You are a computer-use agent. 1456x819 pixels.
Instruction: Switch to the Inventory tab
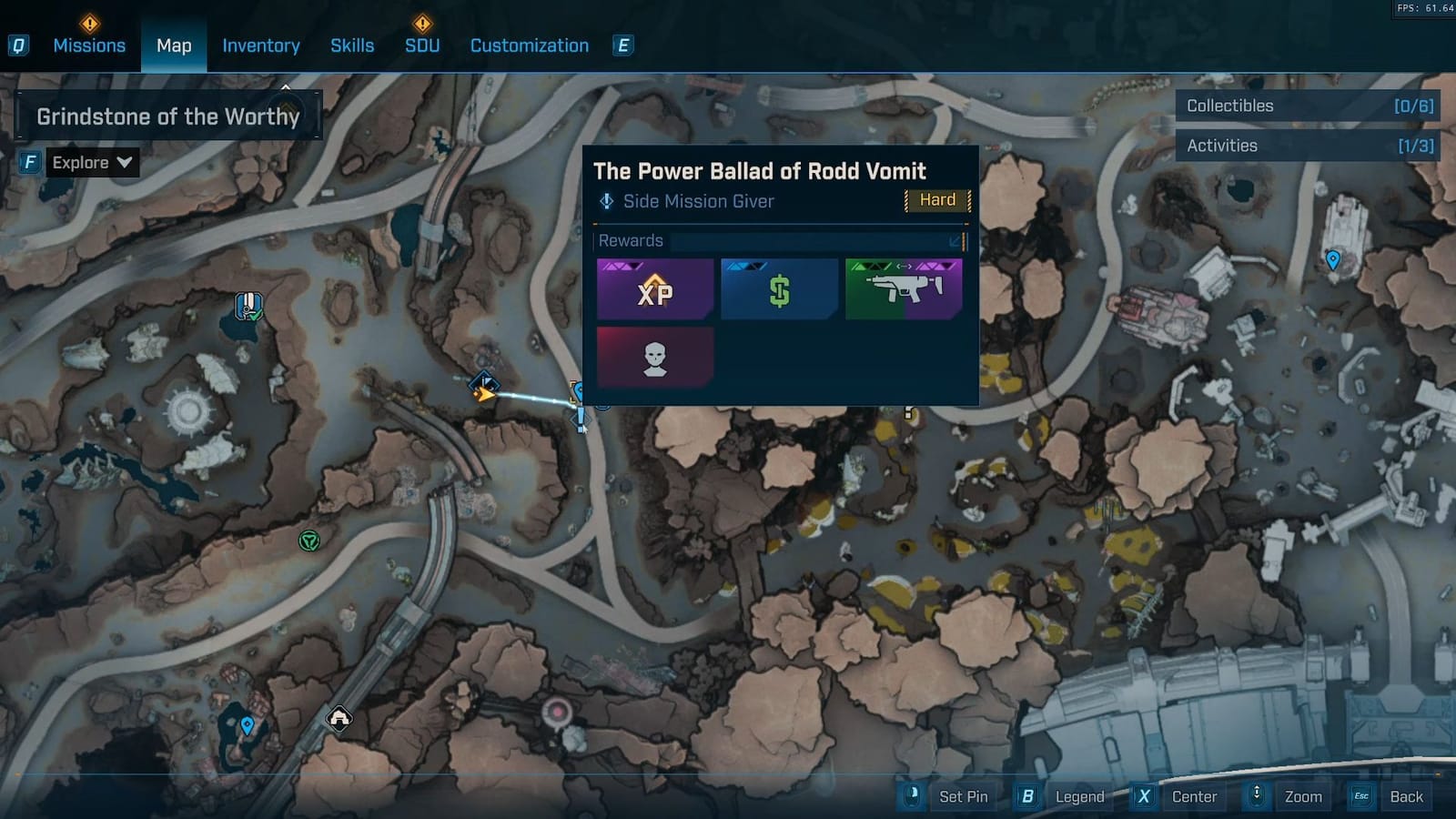click(x=261, y=45)
